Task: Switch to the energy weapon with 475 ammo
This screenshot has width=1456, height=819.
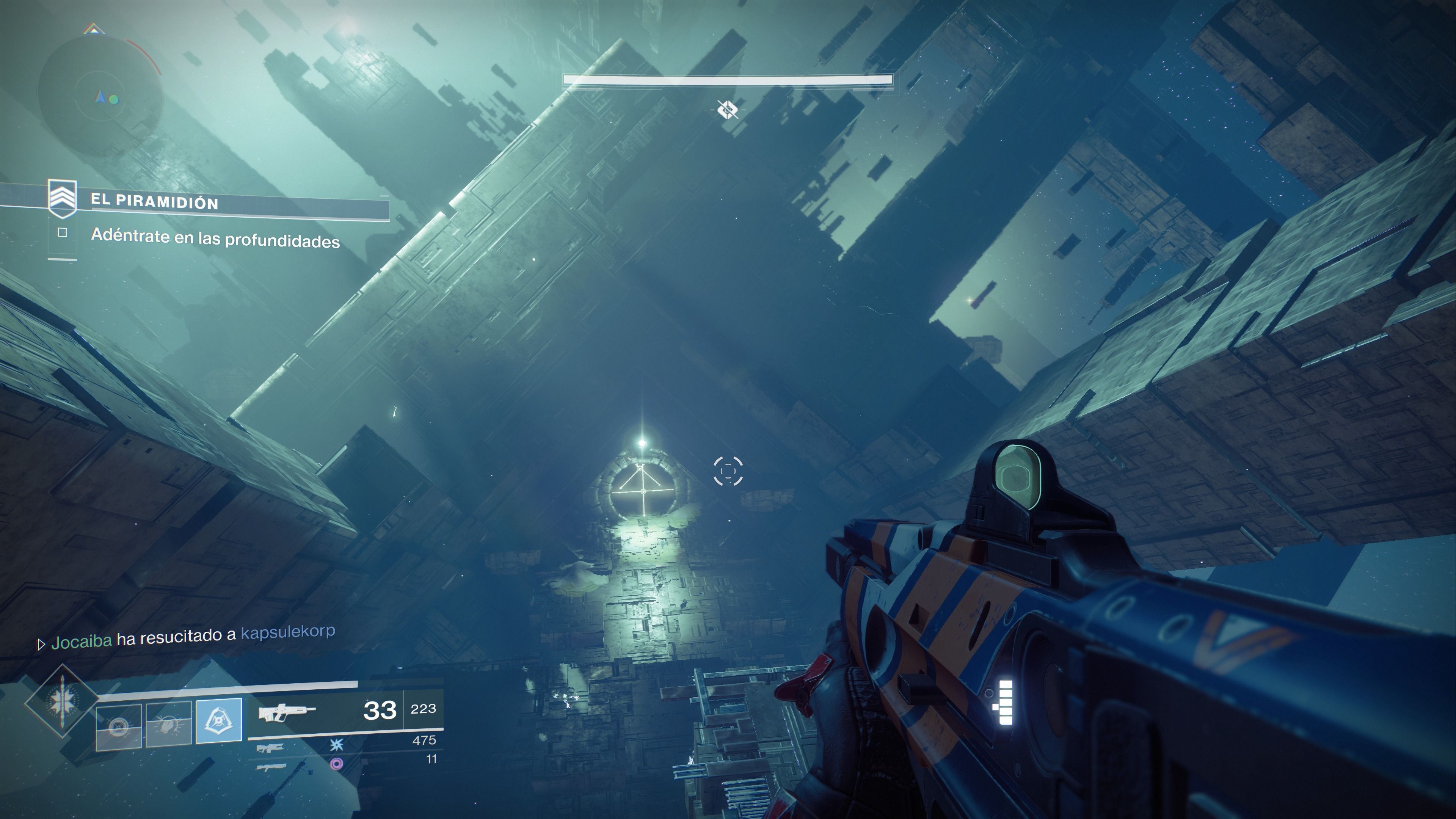Action: (271, 748)
